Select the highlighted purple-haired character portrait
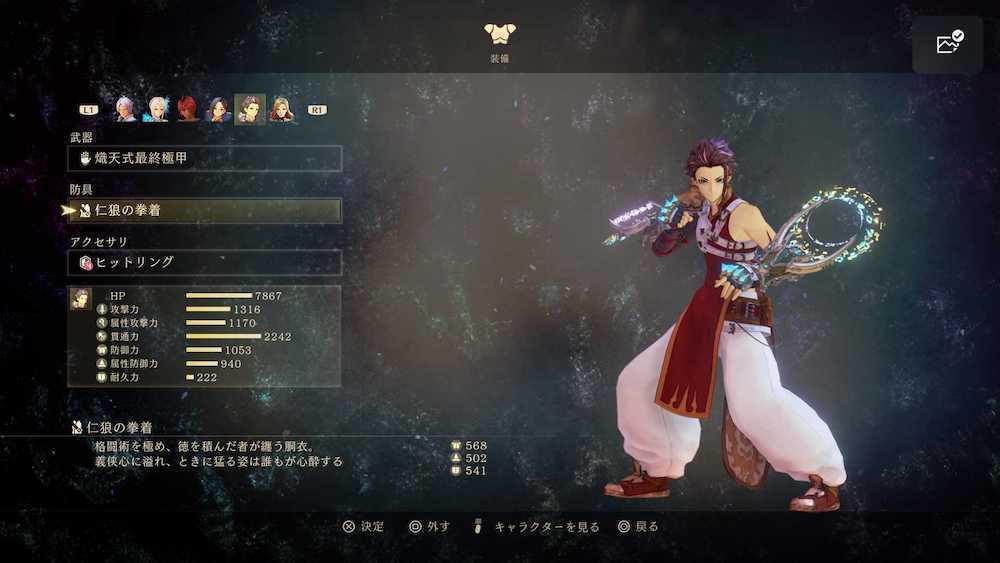 [250, 108]
